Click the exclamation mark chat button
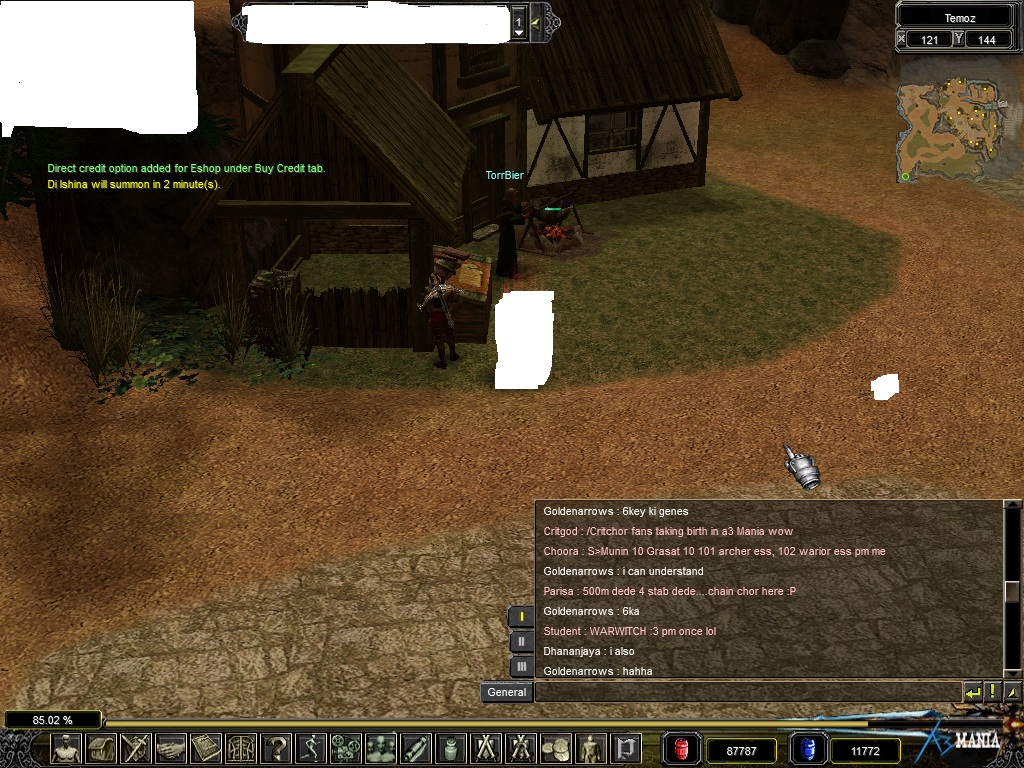The image size is (1024, 768). (993, 692)
